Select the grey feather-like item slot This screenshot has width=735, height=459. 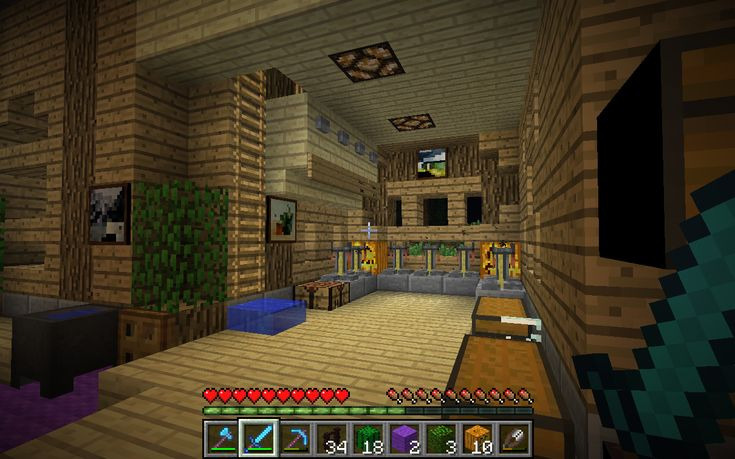tap(512, 437)
